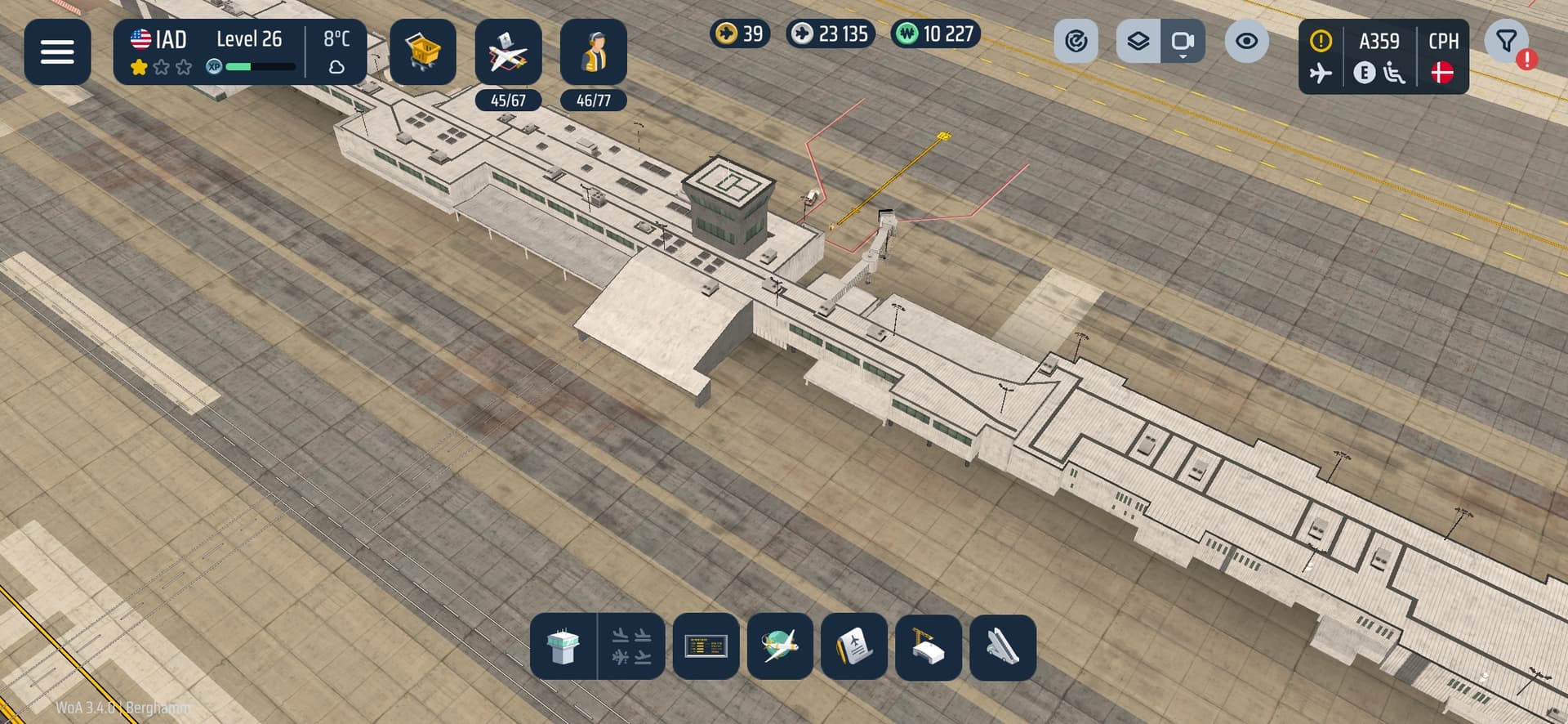
Task: Toggle the layers view button
Action: 1138,41
